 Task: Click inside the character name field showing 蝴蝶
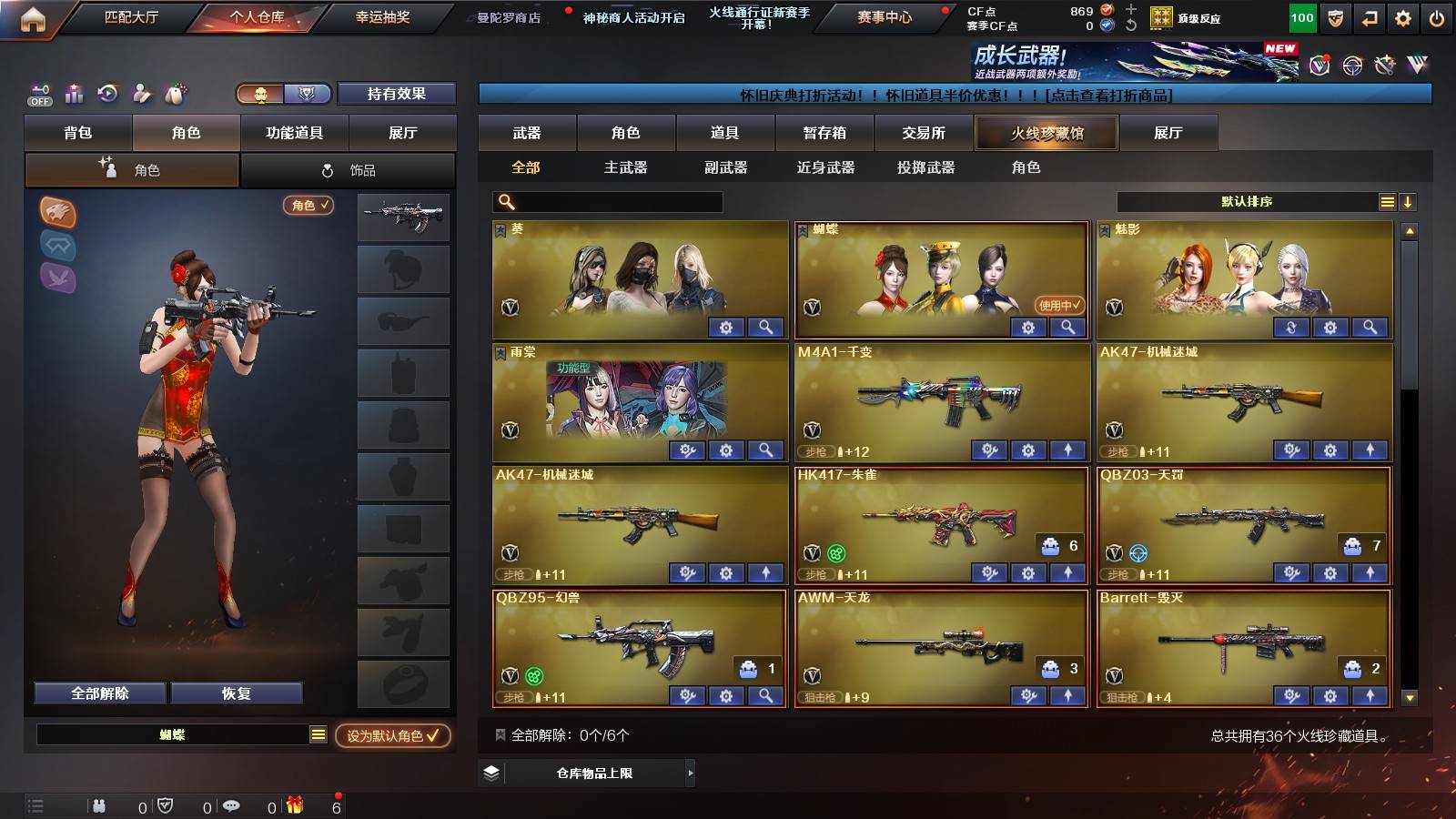tap(173, 733)
